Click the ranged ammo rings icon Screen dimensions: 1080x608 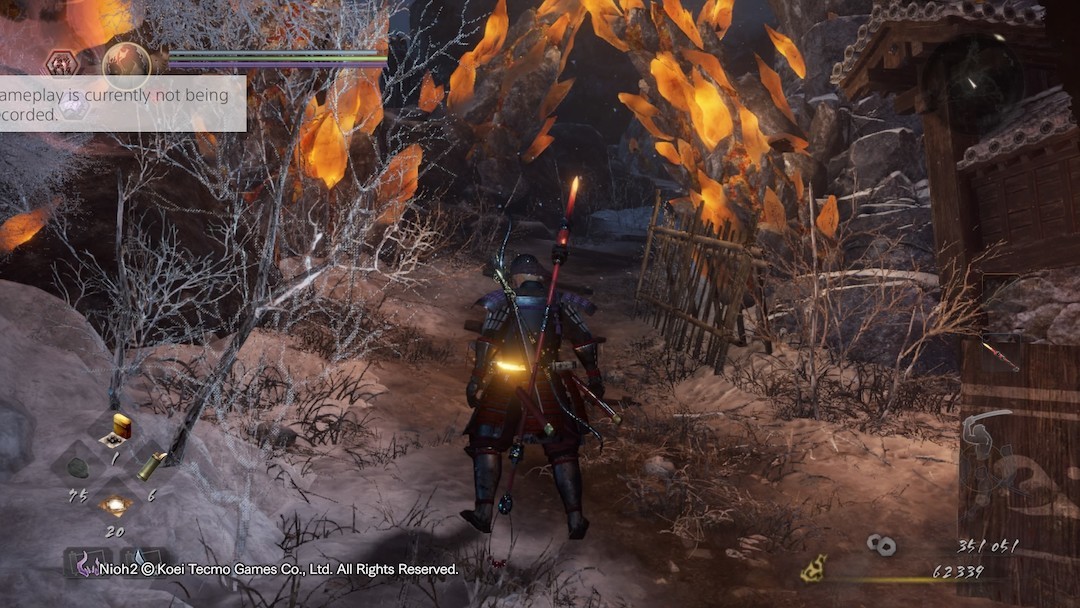pyautogui.click(x=881, y=545)
